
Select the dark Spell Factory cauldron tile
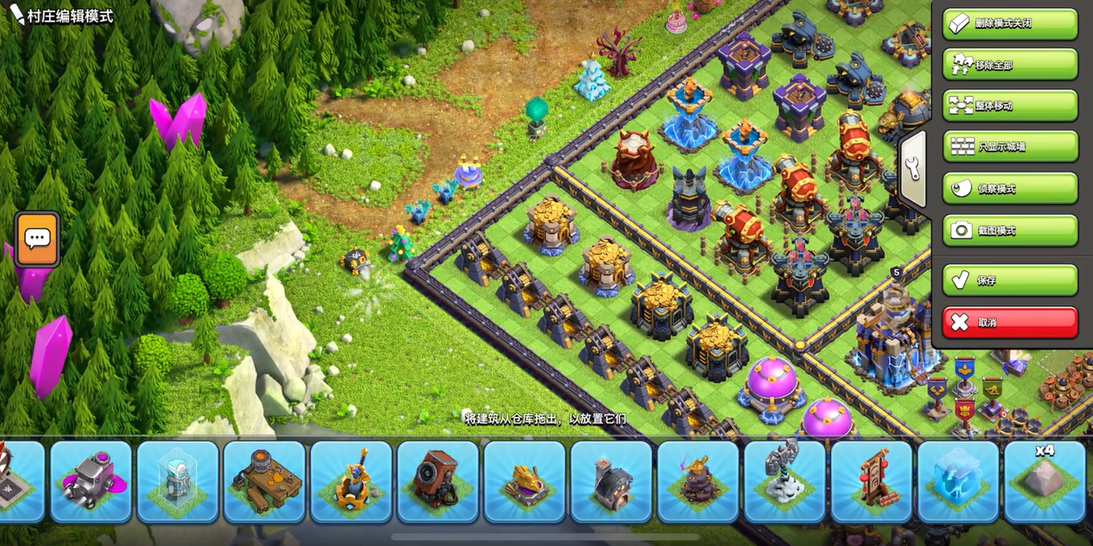(698, 482)
